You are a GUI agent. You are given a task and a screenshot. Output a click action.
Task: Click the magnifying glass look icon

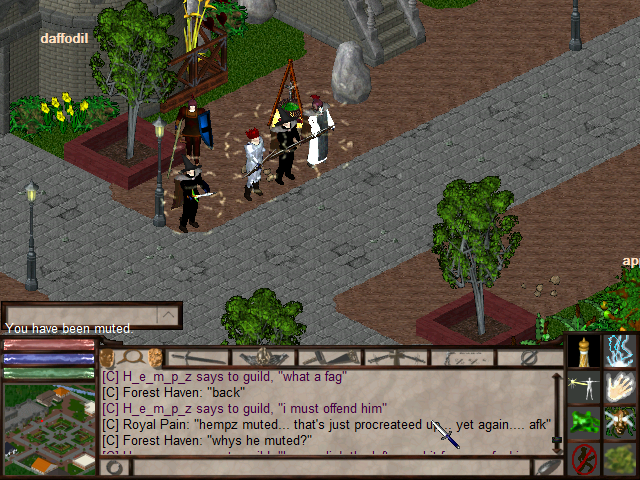[x=129, y=357]
